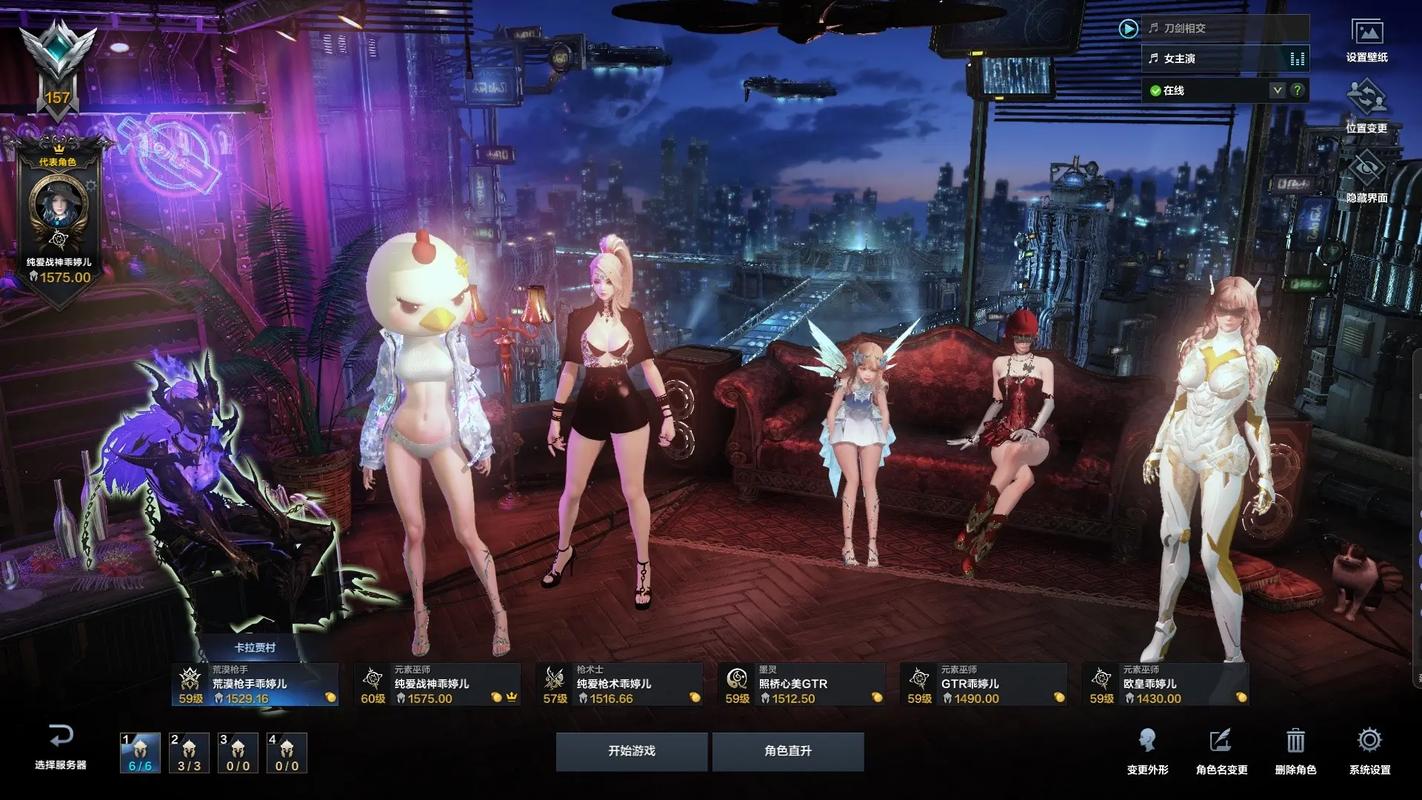Click 位置变更 position change icon

[x=1366, y=107]
